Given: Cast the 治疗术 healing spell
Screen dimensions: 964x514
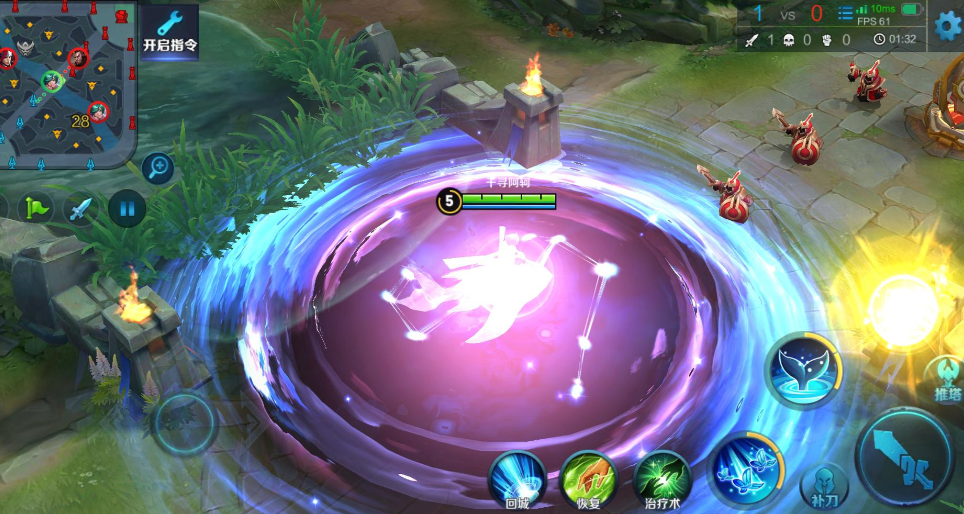Looking at the screenshot, I should [x=661, y=478].
